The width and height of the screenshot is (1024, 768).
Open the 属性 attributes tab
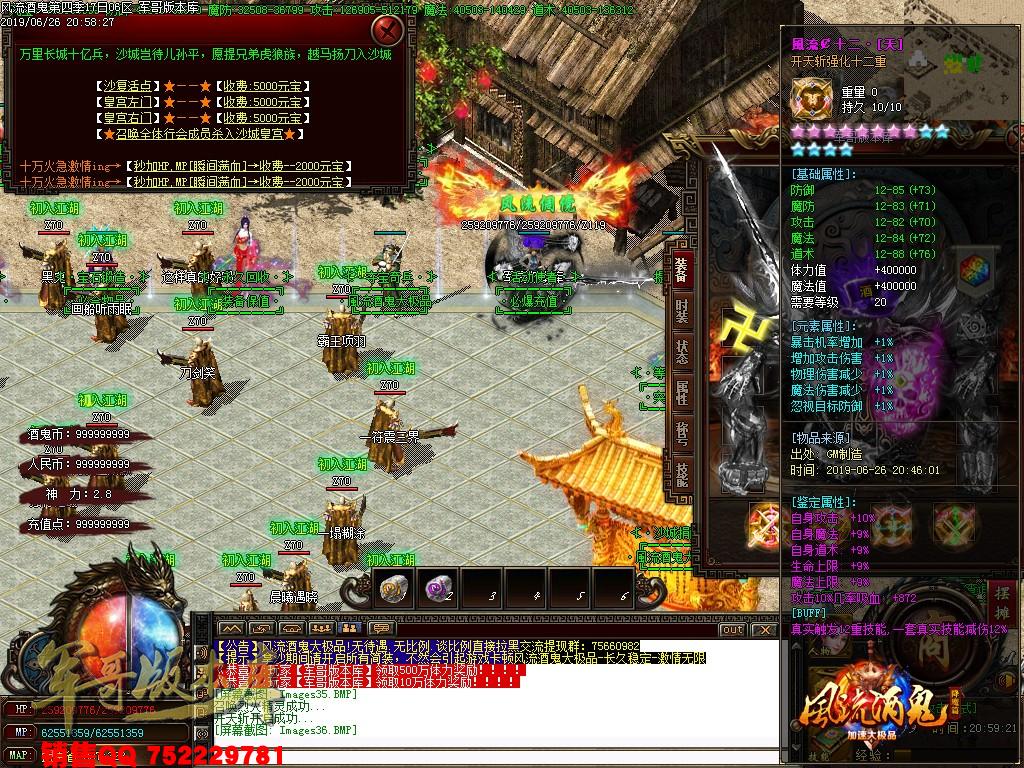681,393
